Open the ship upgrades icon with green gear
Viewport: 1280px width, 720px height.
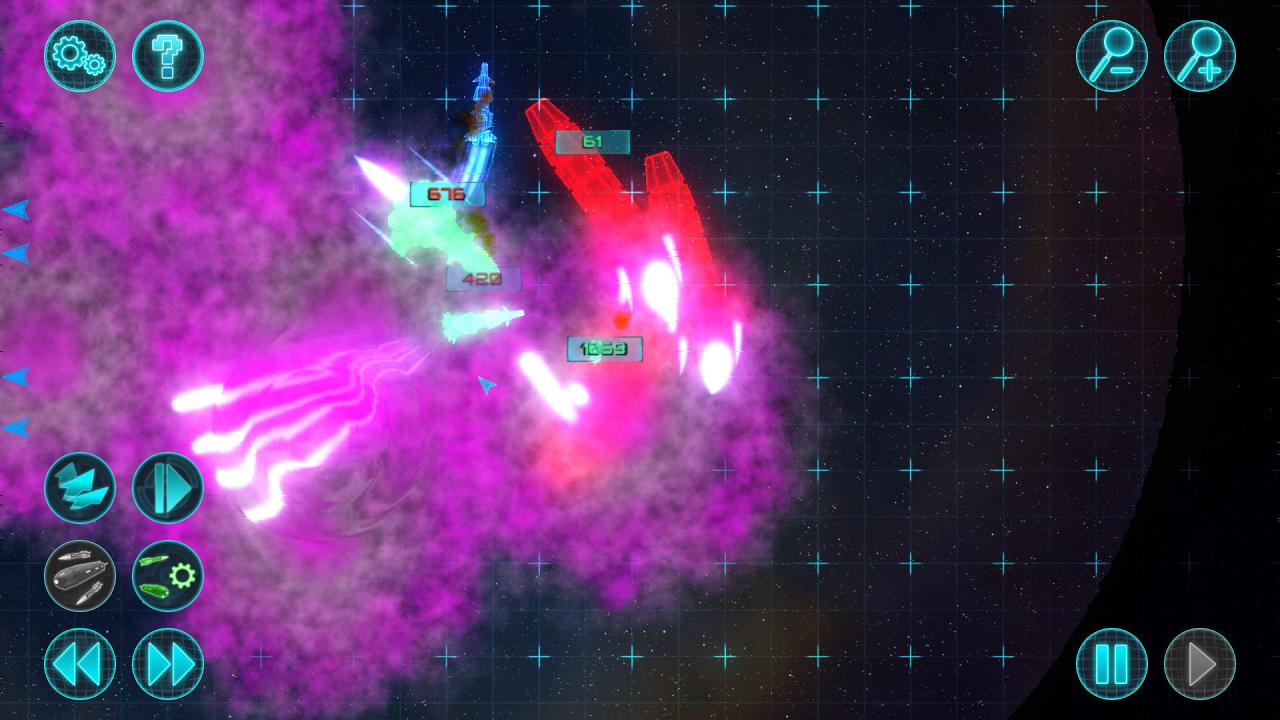(168, 576)
